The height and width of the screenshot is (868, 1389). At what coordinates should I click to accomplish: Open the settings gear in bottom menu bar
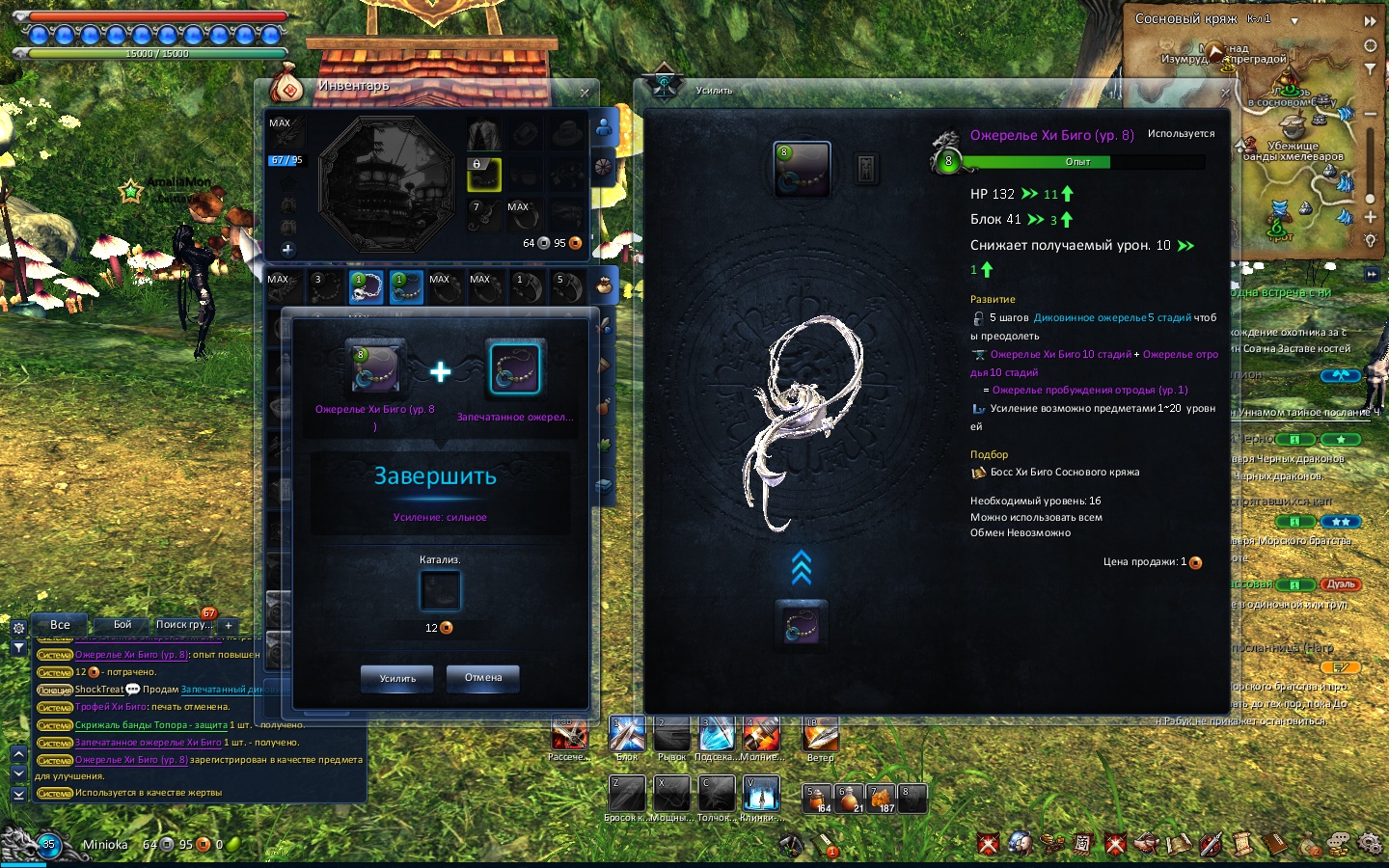[1369, 844]
